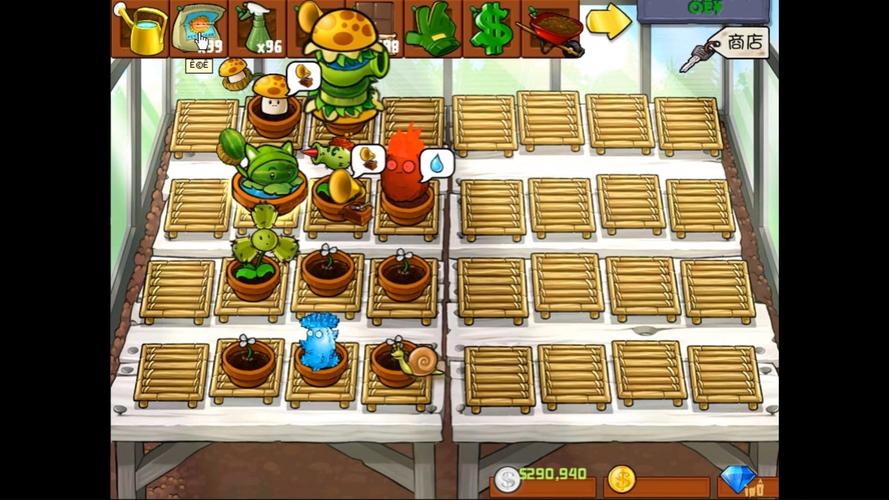The width and height of the screenshot is (889, 500).
Task: Open the shop via the key tag
Action: [x=738, y=44]
